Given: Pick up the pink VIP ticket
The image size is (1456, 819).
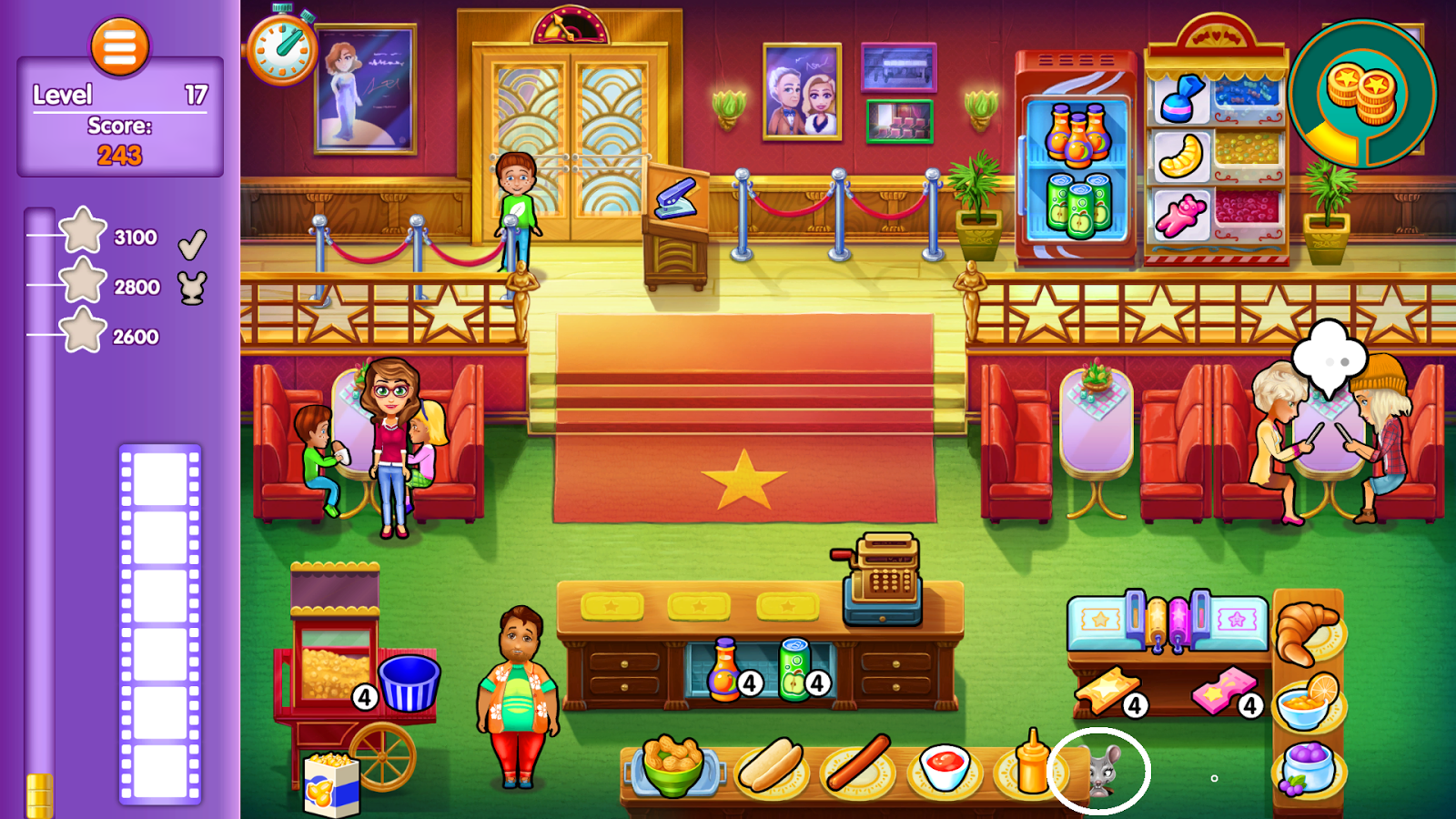Looking at the screenshot, I should 1218,693.
